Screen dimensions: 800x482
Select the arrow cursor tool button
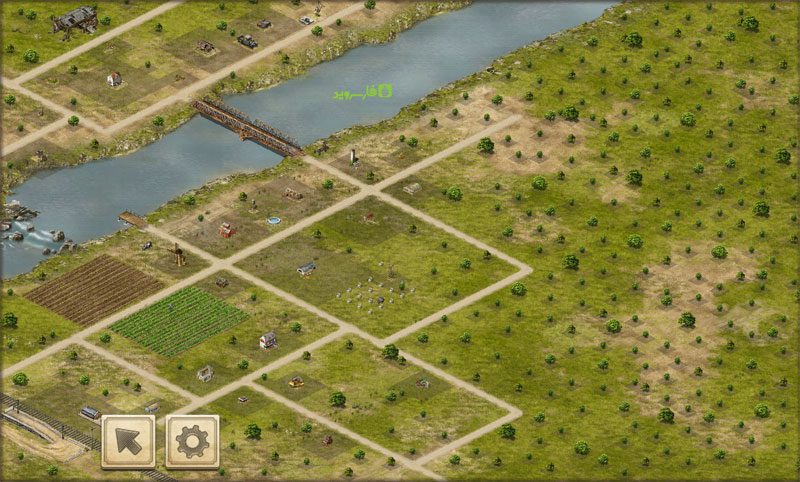(128, 441)
